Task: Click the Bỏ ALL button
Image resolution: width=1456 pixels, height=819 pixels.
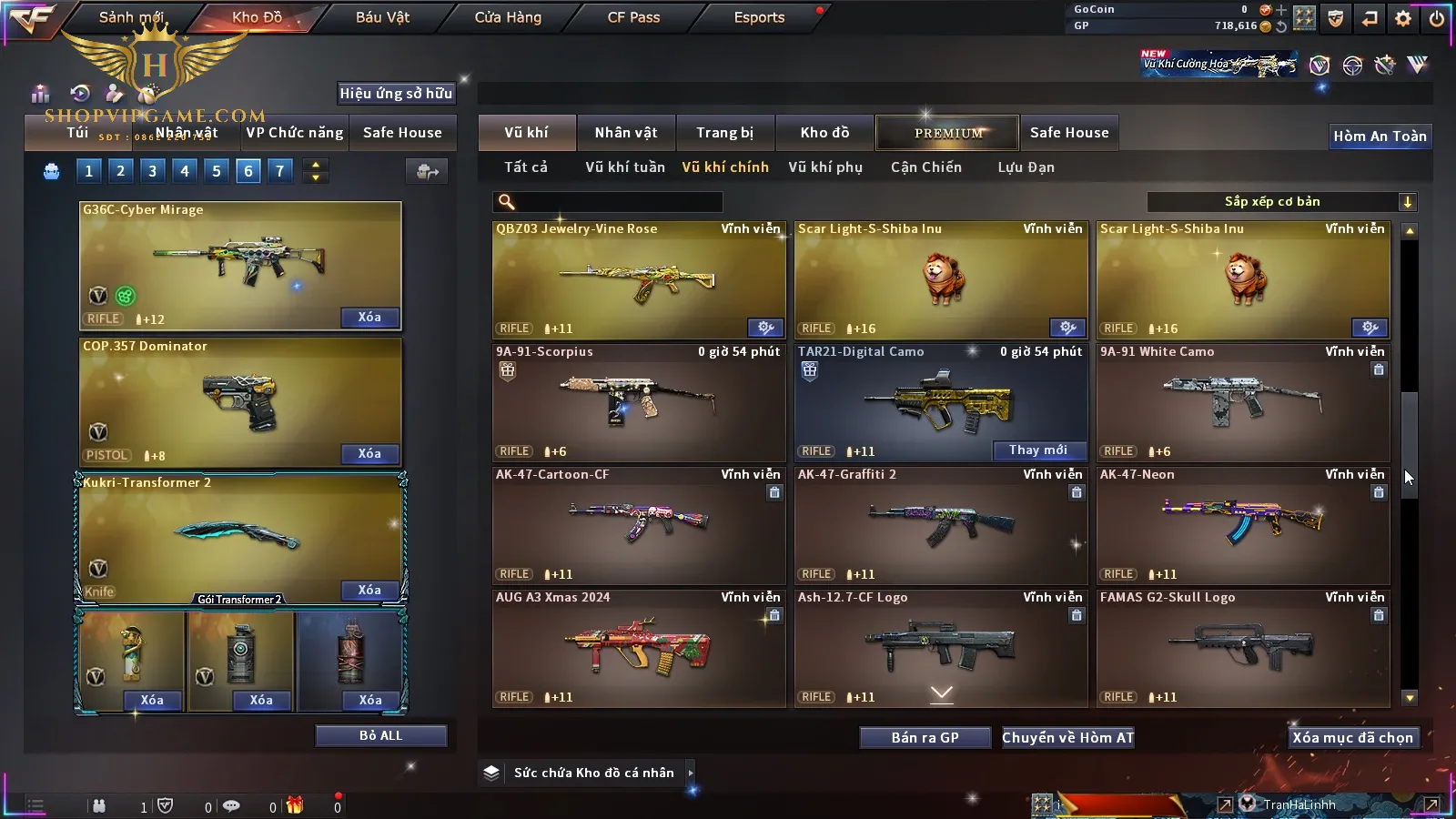Action: coord(380,735)
